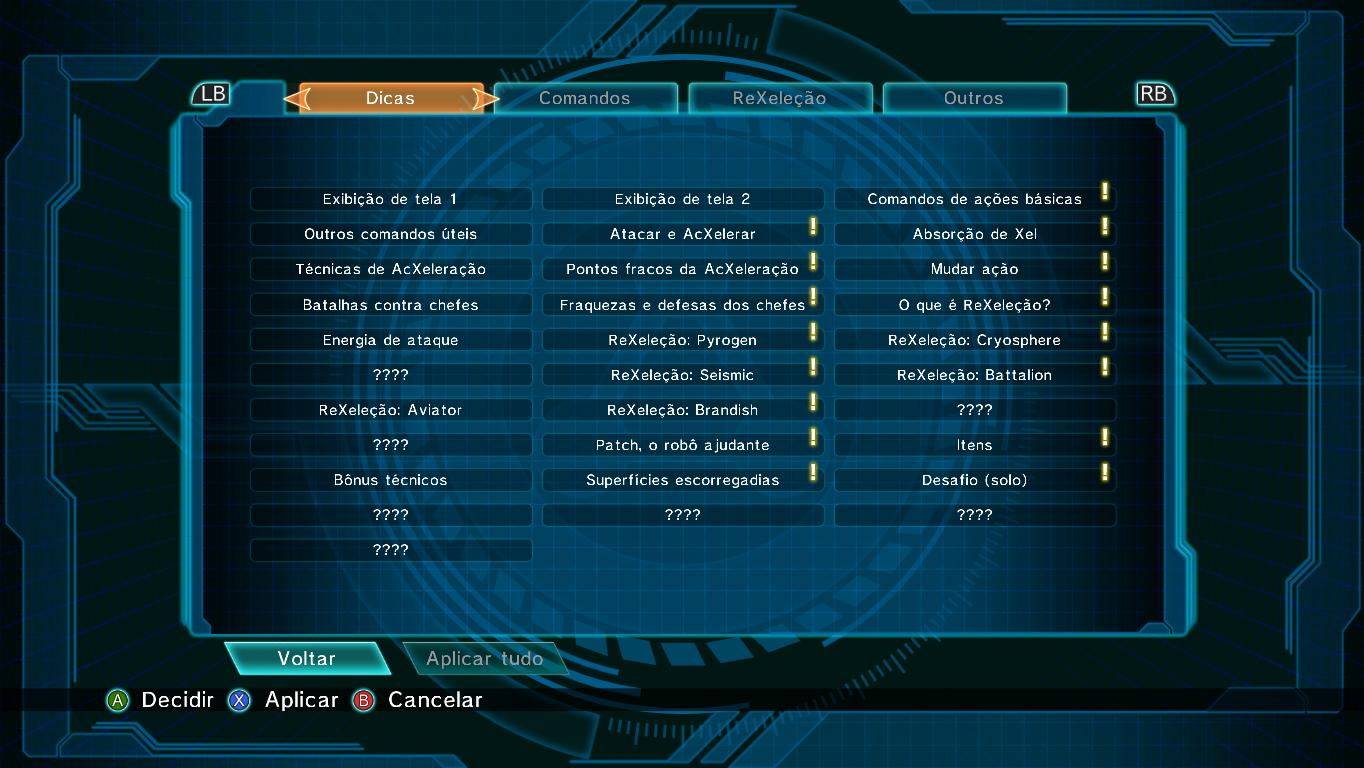The image size is (1364, 768).
Task: Open the ReXeleção tab
Action: point(780,98)
